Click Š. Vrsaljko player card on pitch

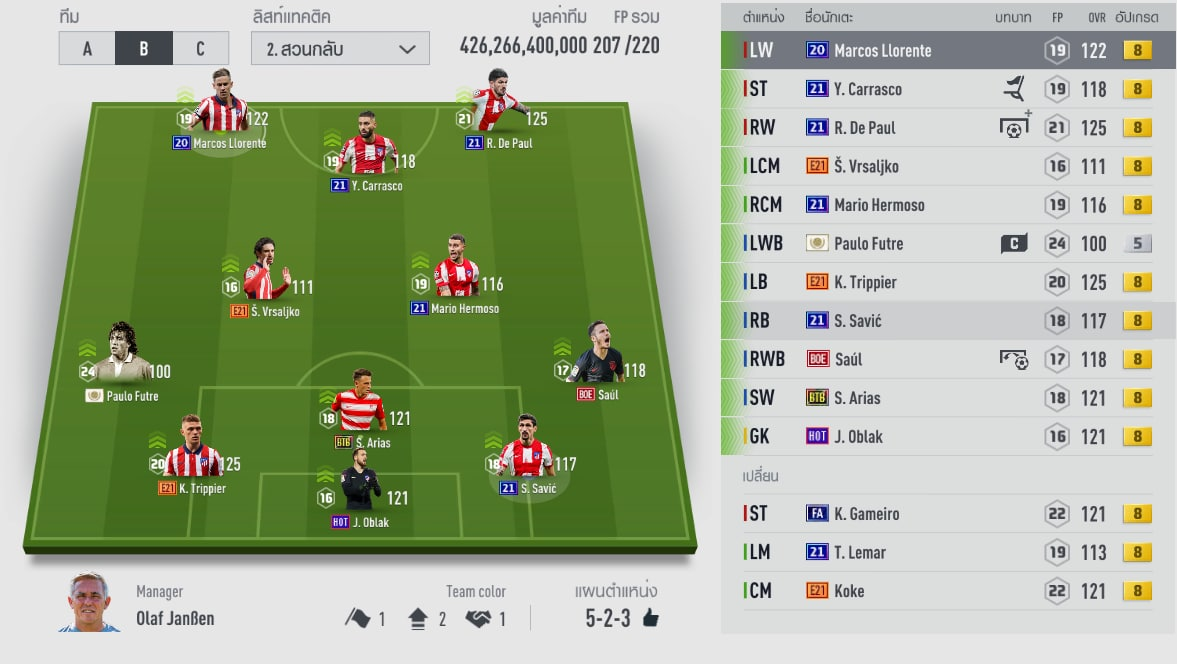coord(264,274)
